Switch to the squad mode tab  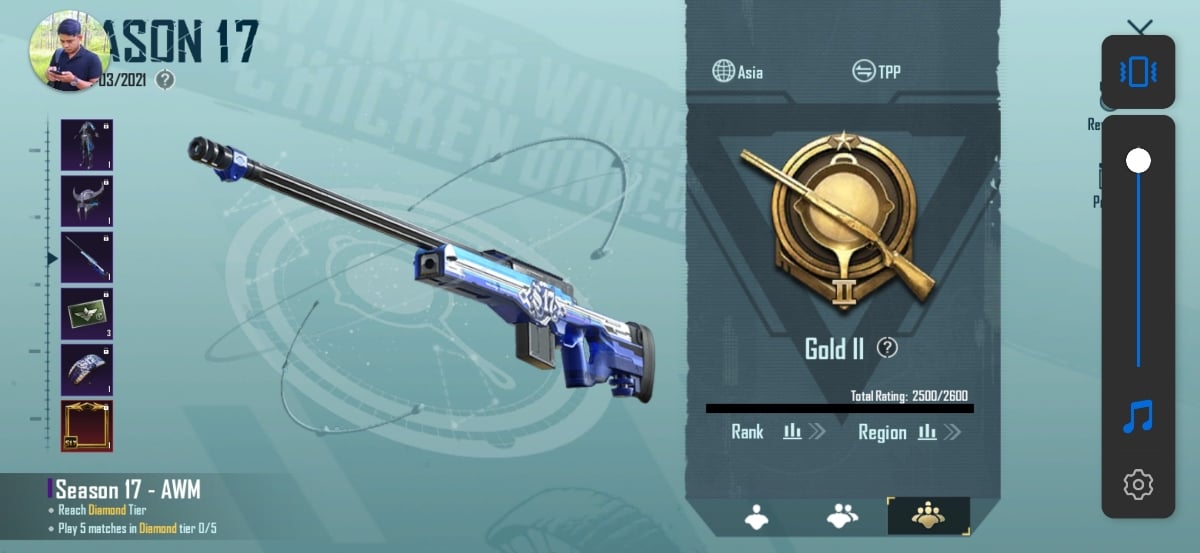pos(928,516)
